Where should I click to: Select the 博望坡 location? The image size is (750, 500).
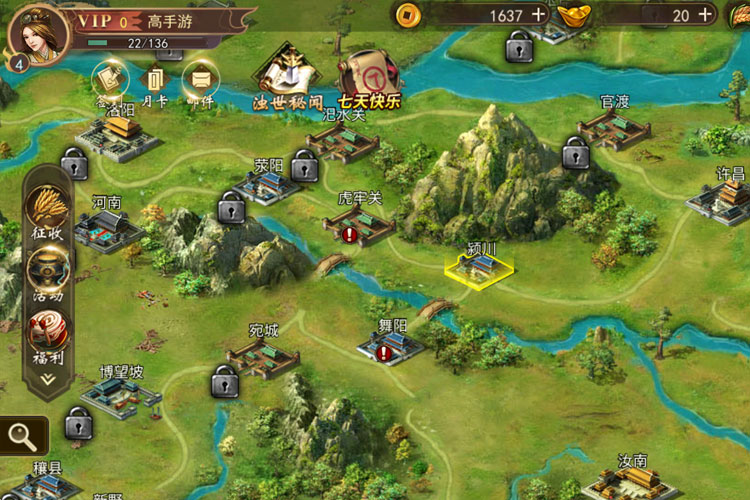[121, 396]
